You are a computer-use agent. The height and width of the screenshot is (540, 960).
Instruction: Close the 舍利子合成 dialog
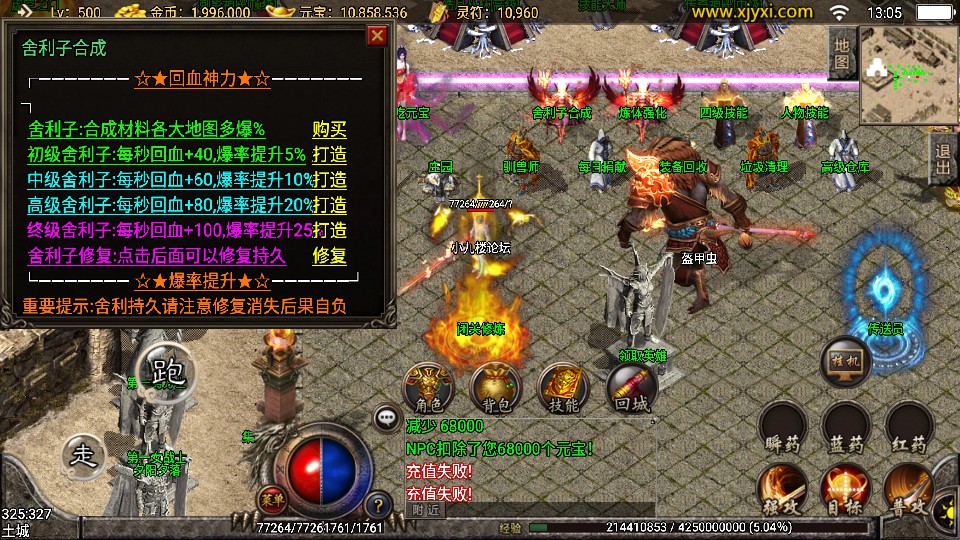click(x=377, y=37)
